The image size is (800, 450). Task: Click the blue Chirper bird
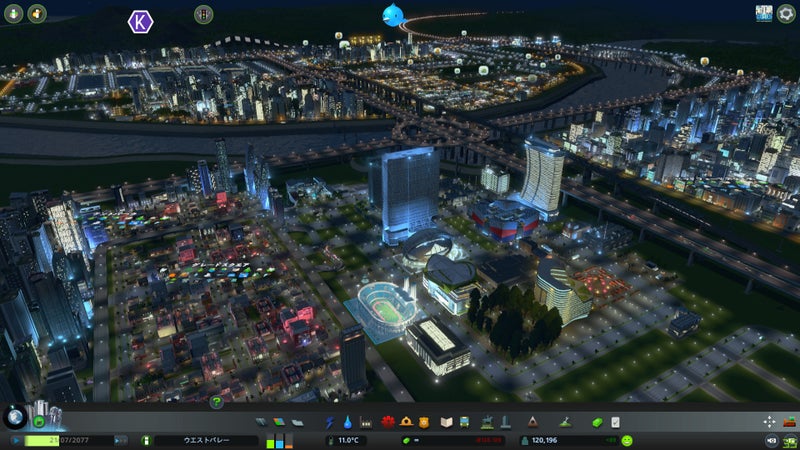391,14
